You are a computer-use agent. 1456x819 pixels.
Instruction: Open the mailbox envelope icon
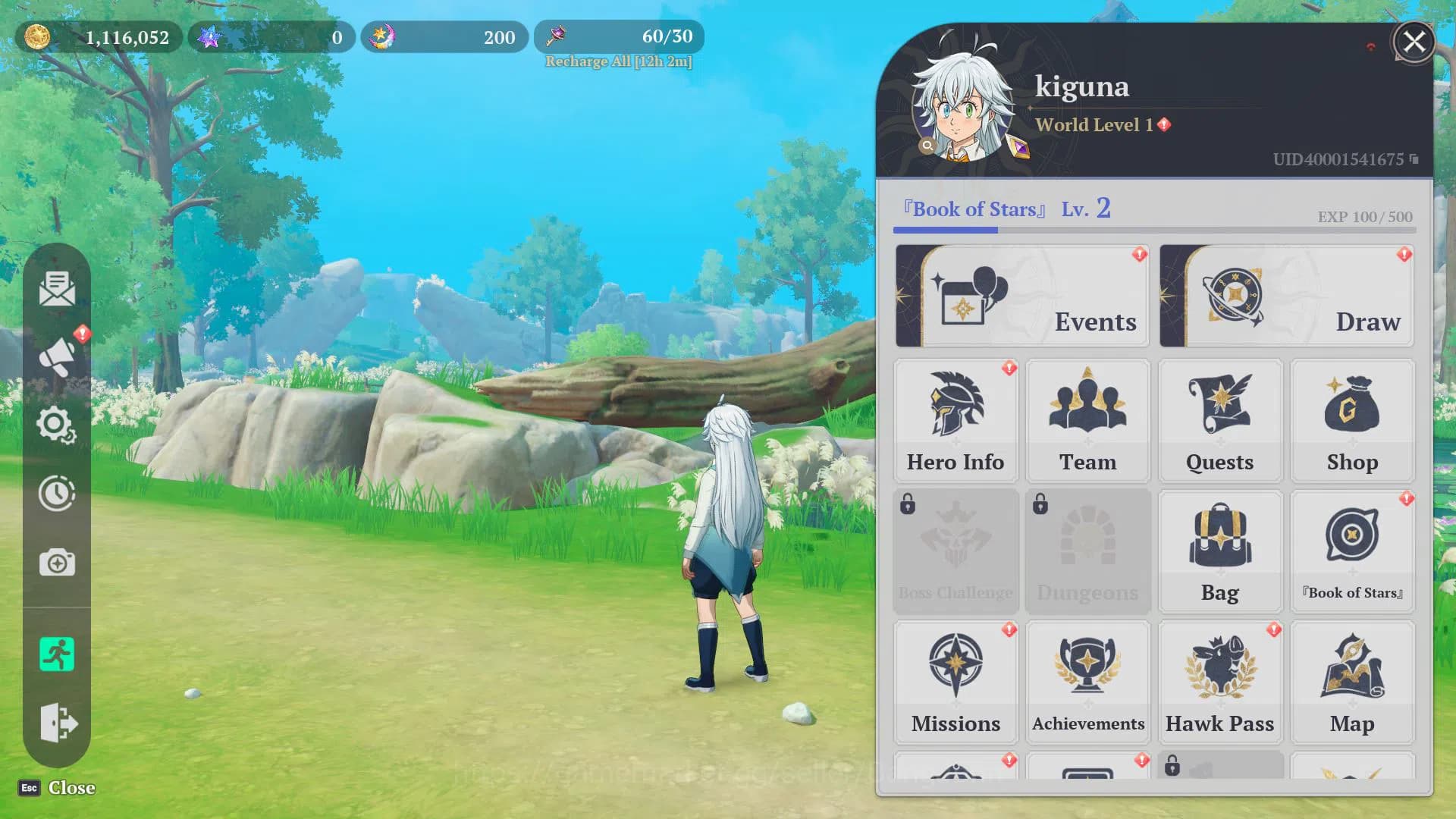click(x=57, y=289)
